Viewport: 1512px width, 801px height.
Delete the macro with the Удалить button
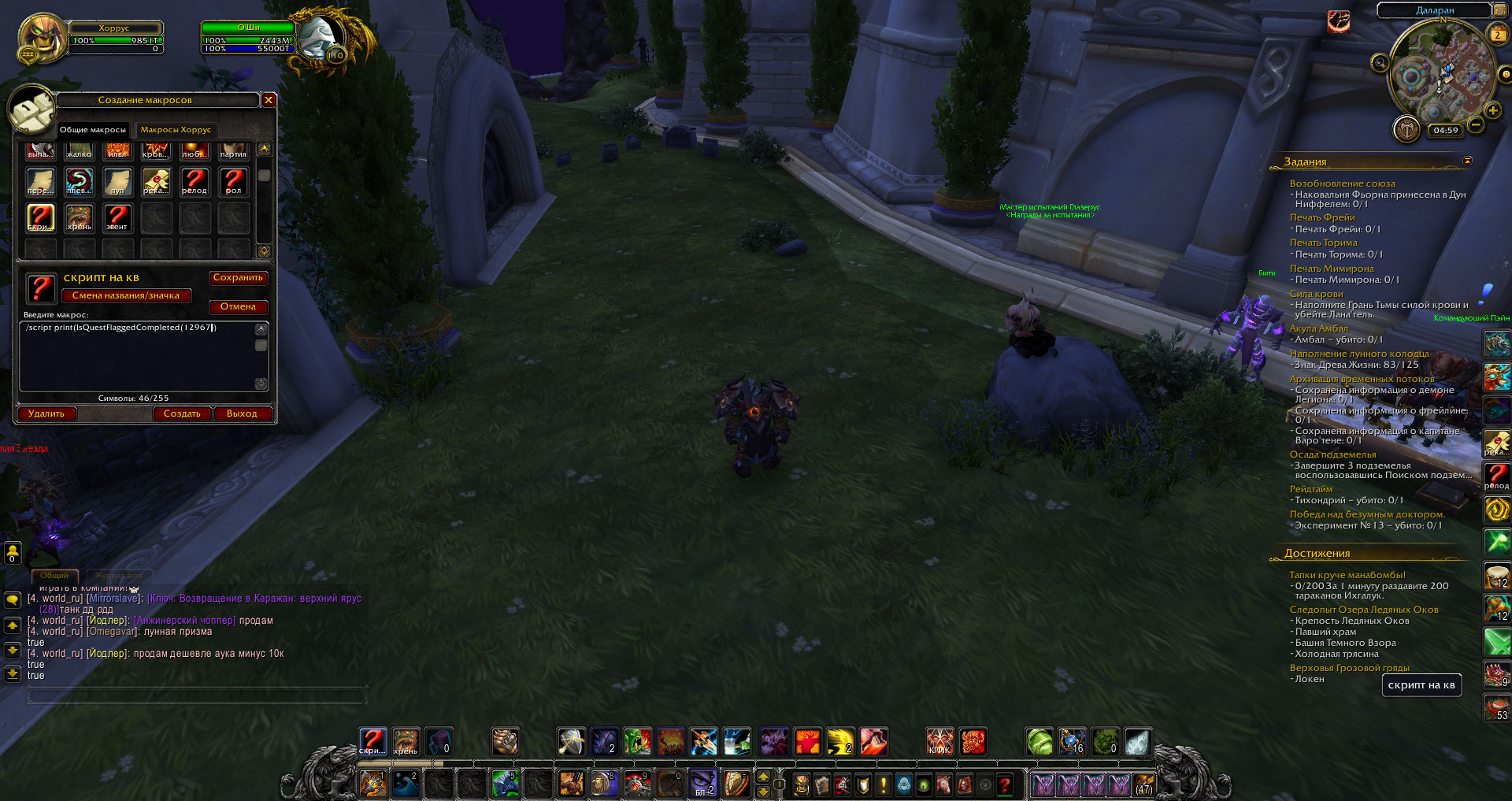[x=46, y=414]
